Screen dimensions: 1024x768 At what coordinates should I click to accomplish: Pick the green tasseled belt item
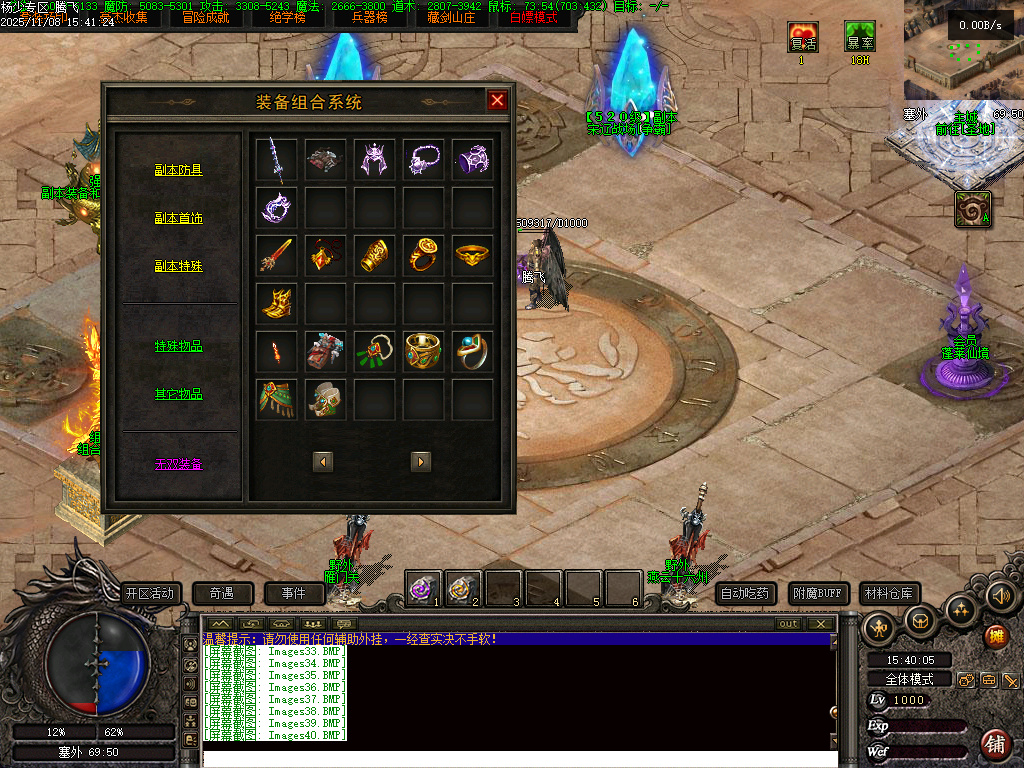pos(276,399)
